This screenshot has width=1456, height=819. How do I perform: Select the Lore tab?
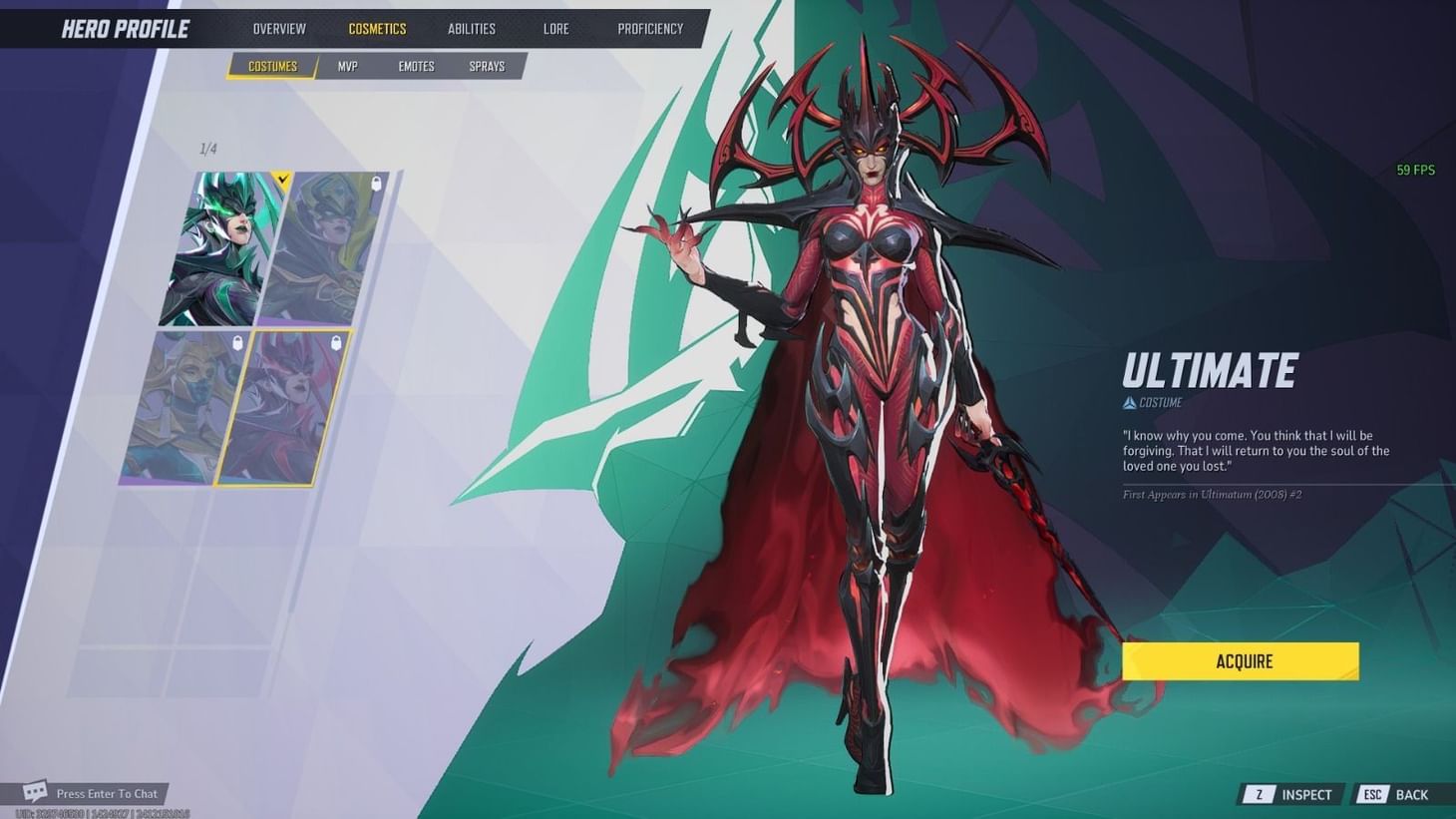pyautogui.click(x=555, y=28)
